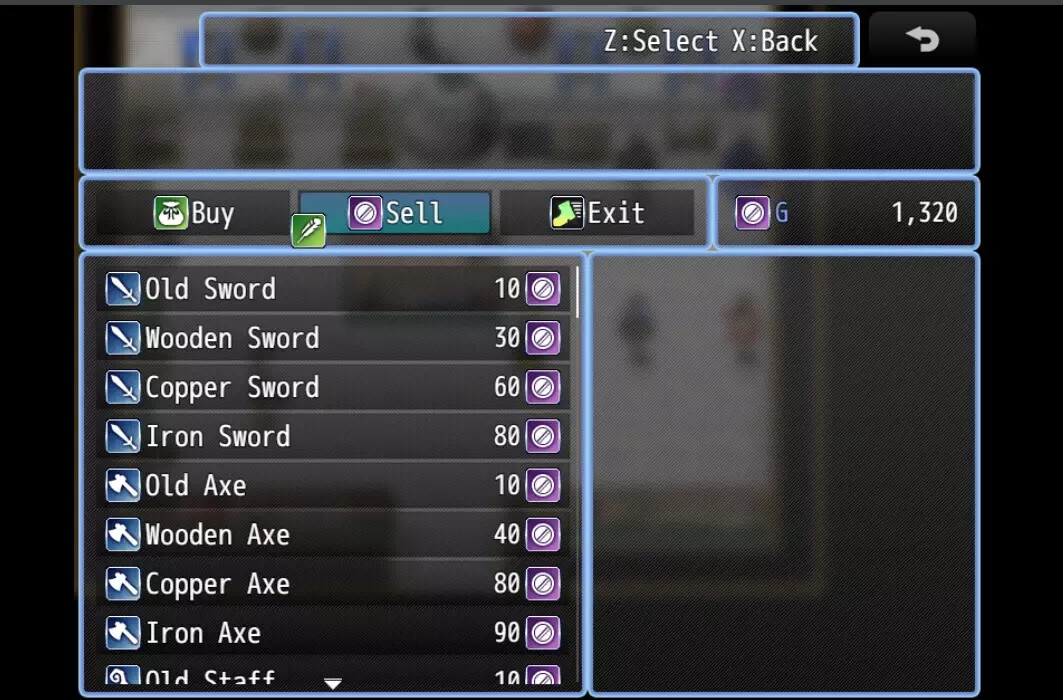This screenshot has height=700, width=1063.
Task: Exit the shop menu
Action: pyautogui.click(x=597, y=213)
